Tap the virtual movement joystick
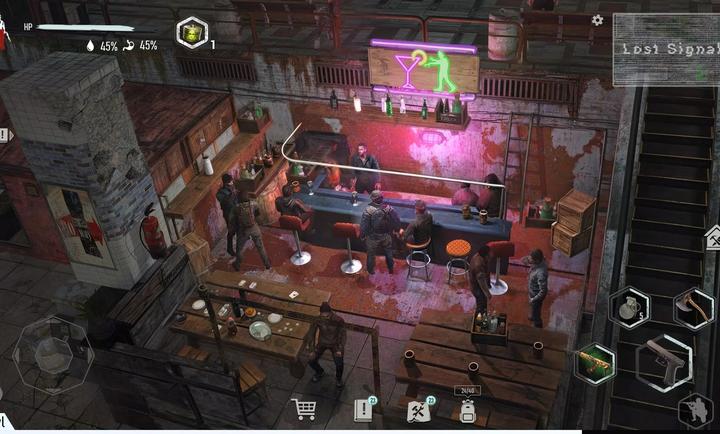This screenshot has height=434, width=720. (x=52, y=355)
